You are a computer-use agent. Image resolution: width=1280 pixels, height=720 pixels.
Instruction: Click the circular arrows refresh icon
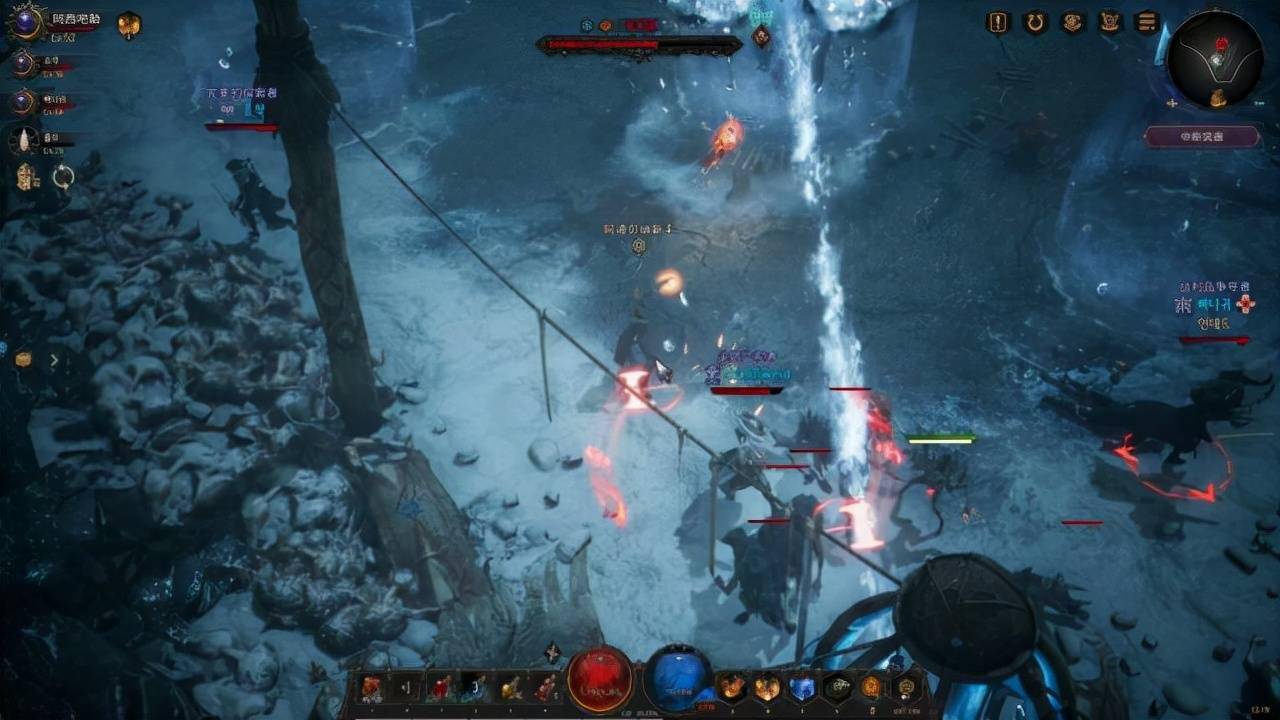(x=63, y=177)
